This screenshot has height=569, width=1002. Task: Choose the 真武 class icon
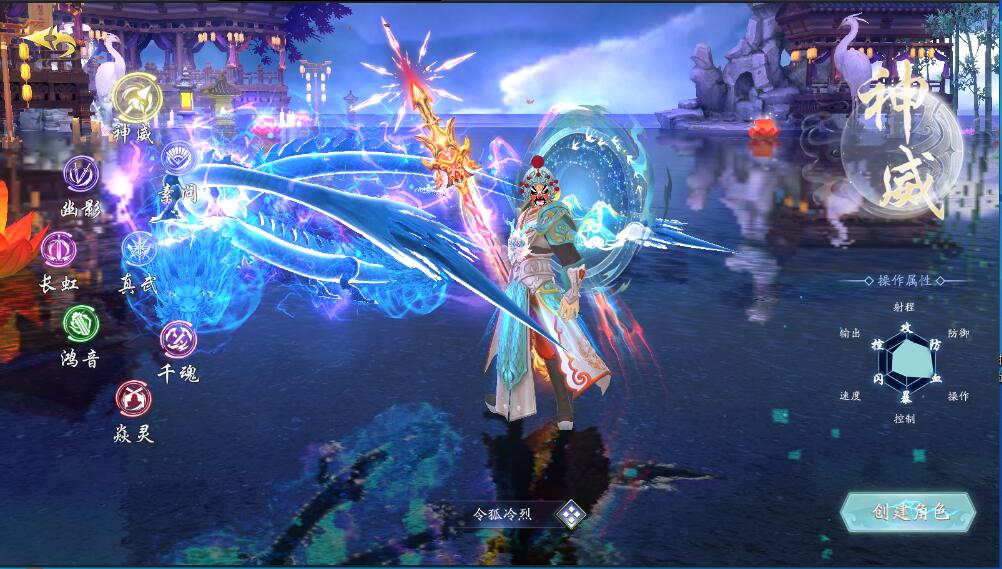pos(139,249)
